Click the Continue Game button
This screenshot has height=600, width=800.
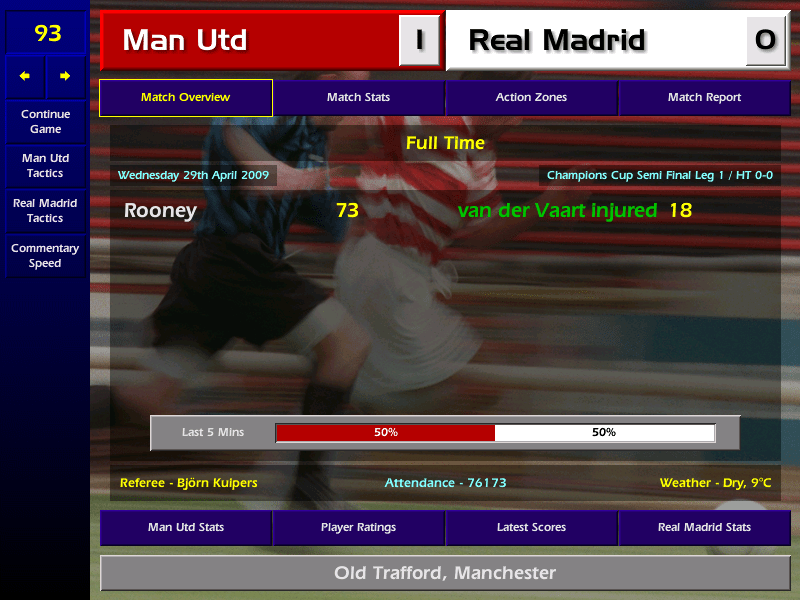click(x=45, y=121)
